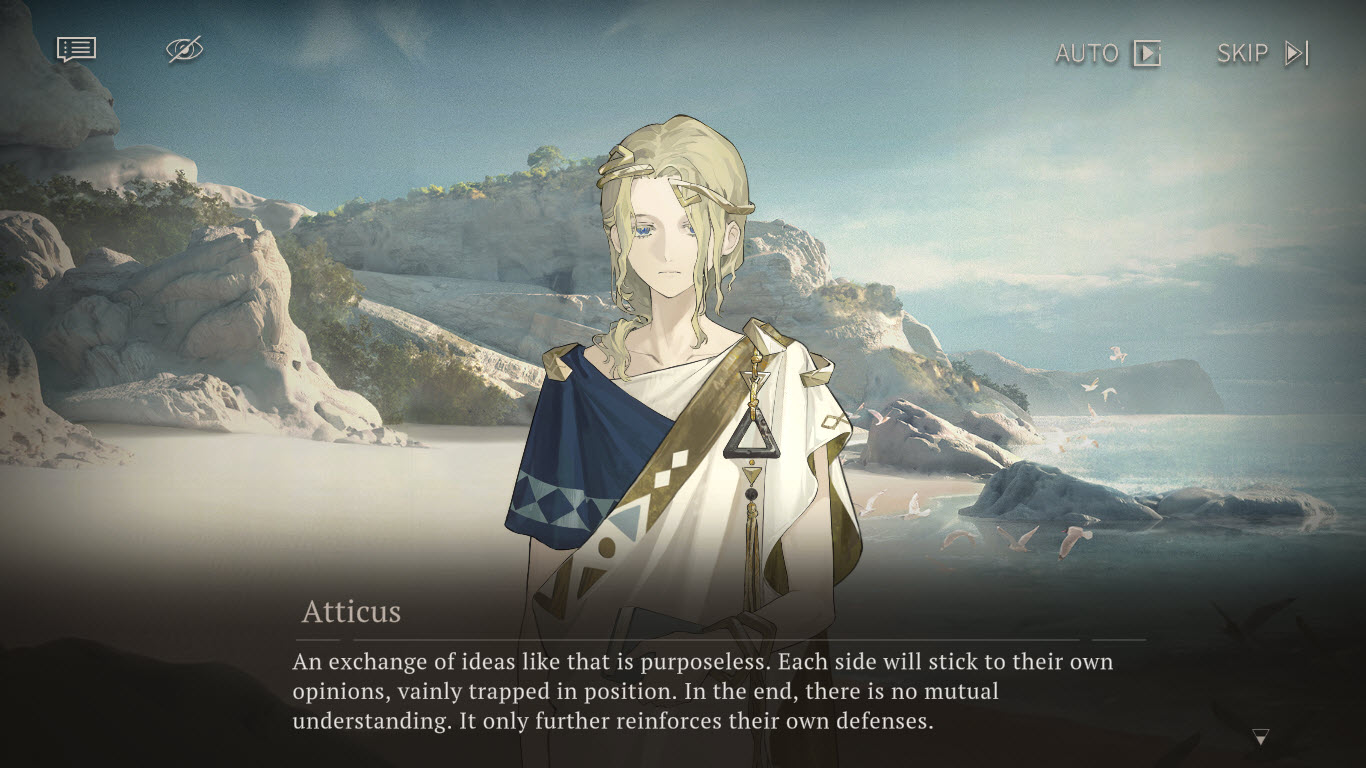
Task: Open the dialogue log icon
Action: point(76,49)
